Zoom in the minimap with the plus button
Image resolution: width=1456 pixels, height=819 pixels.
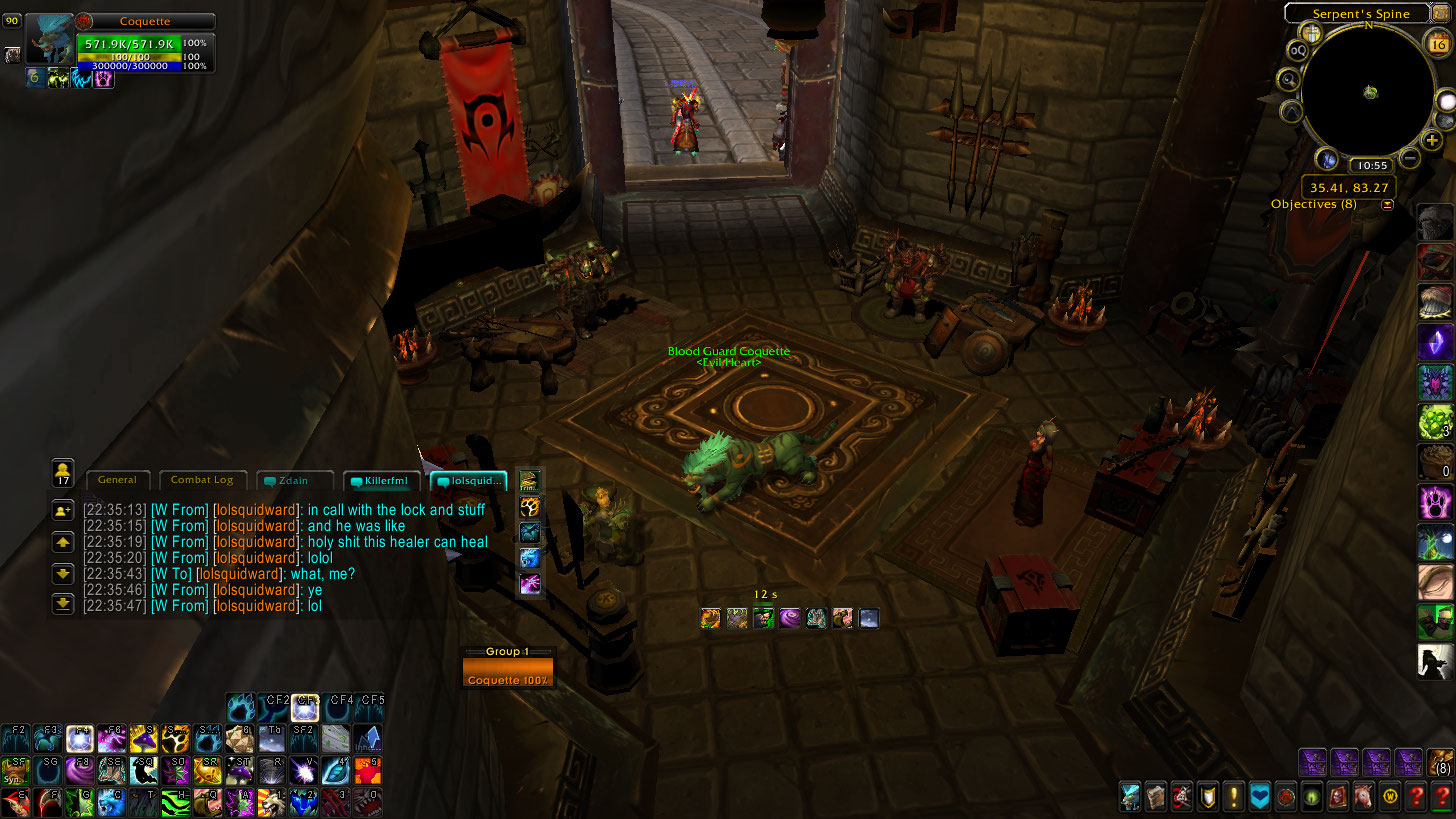pos(1432,140)
